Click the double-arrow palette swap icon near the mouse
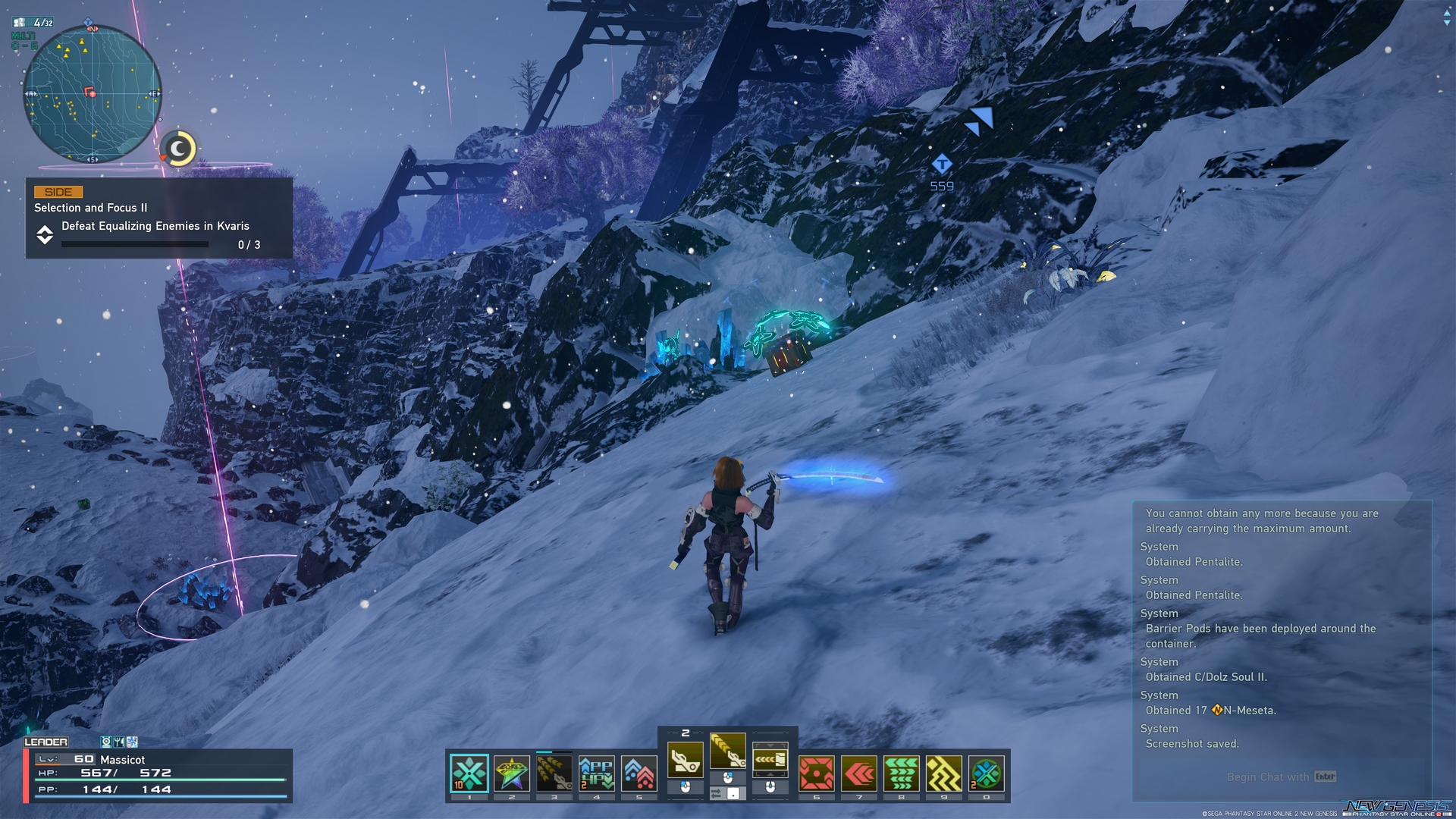1456x819 pixels. pyautogui.click(x=716, y=794)
